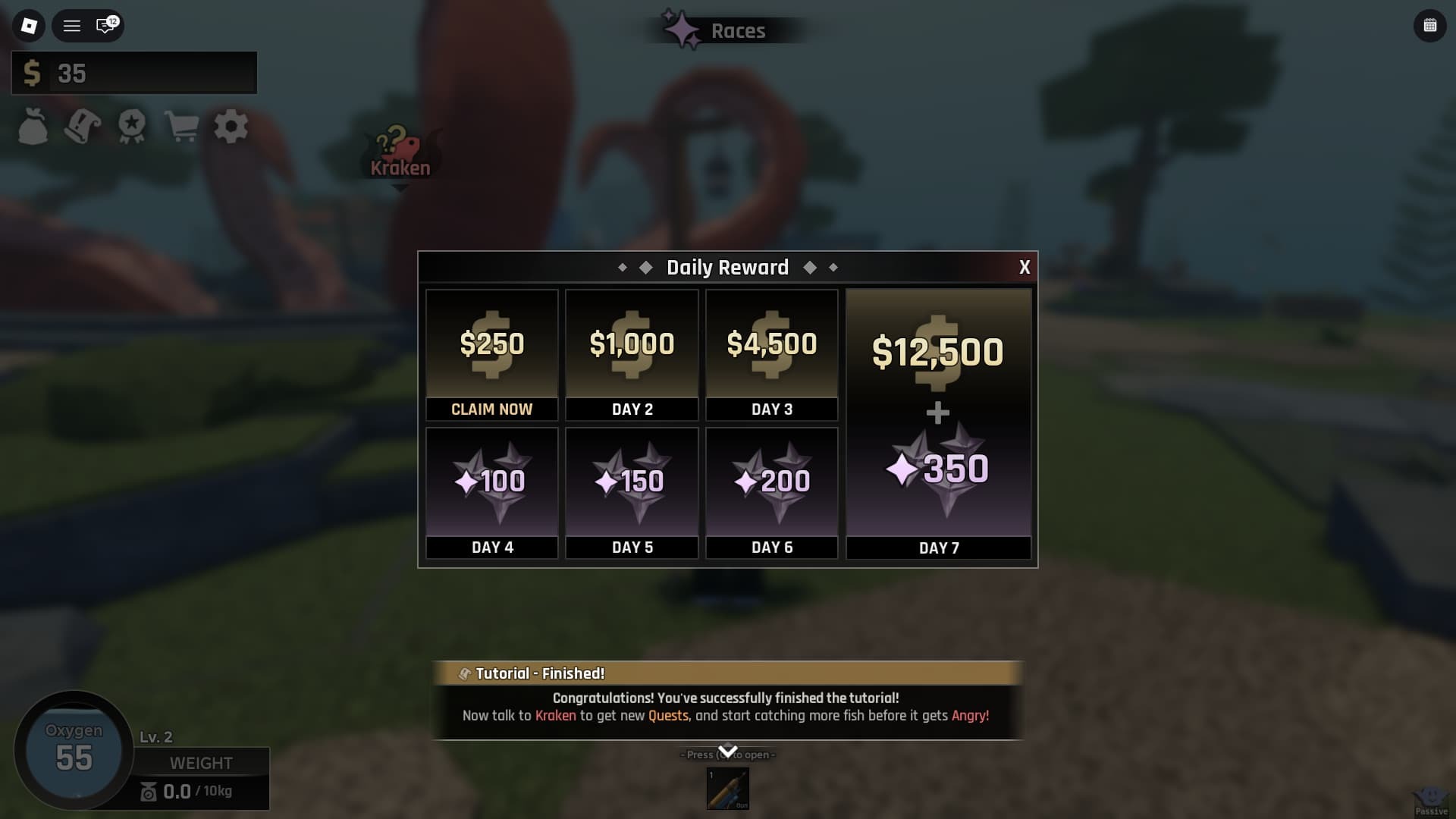Open the shop cart icon
Image resolution: width=1456 pixels, height=819 pixels.
coord(180,127)
